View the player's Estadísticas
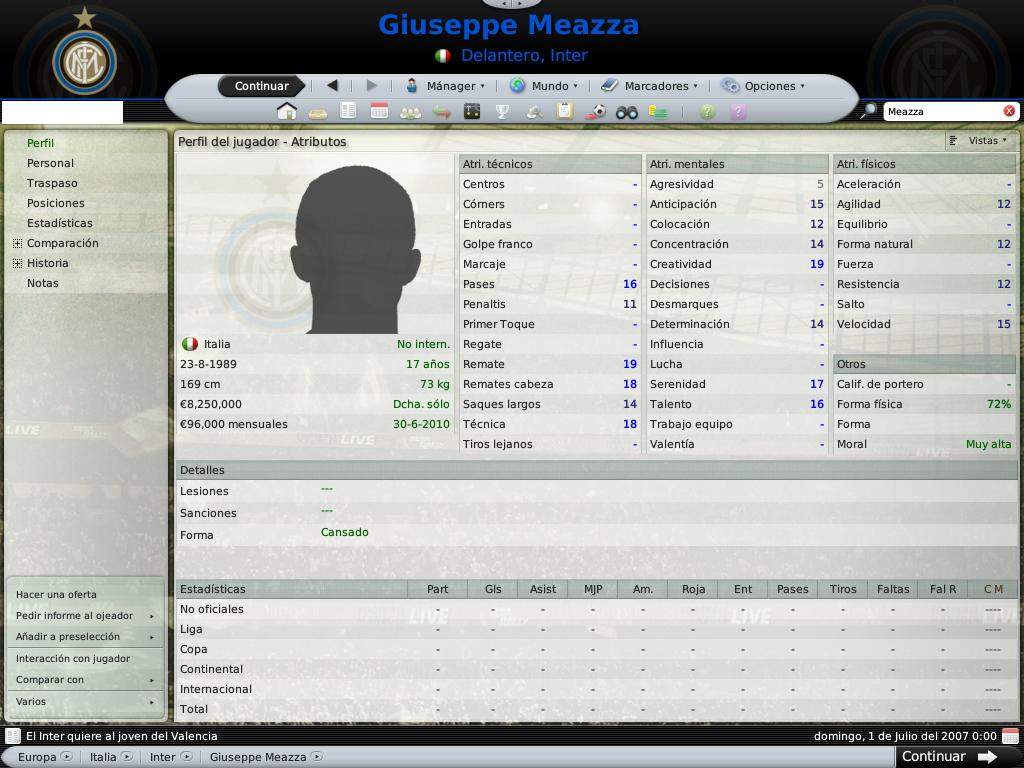Screen dimensions: 1024x768 point(59,223)
